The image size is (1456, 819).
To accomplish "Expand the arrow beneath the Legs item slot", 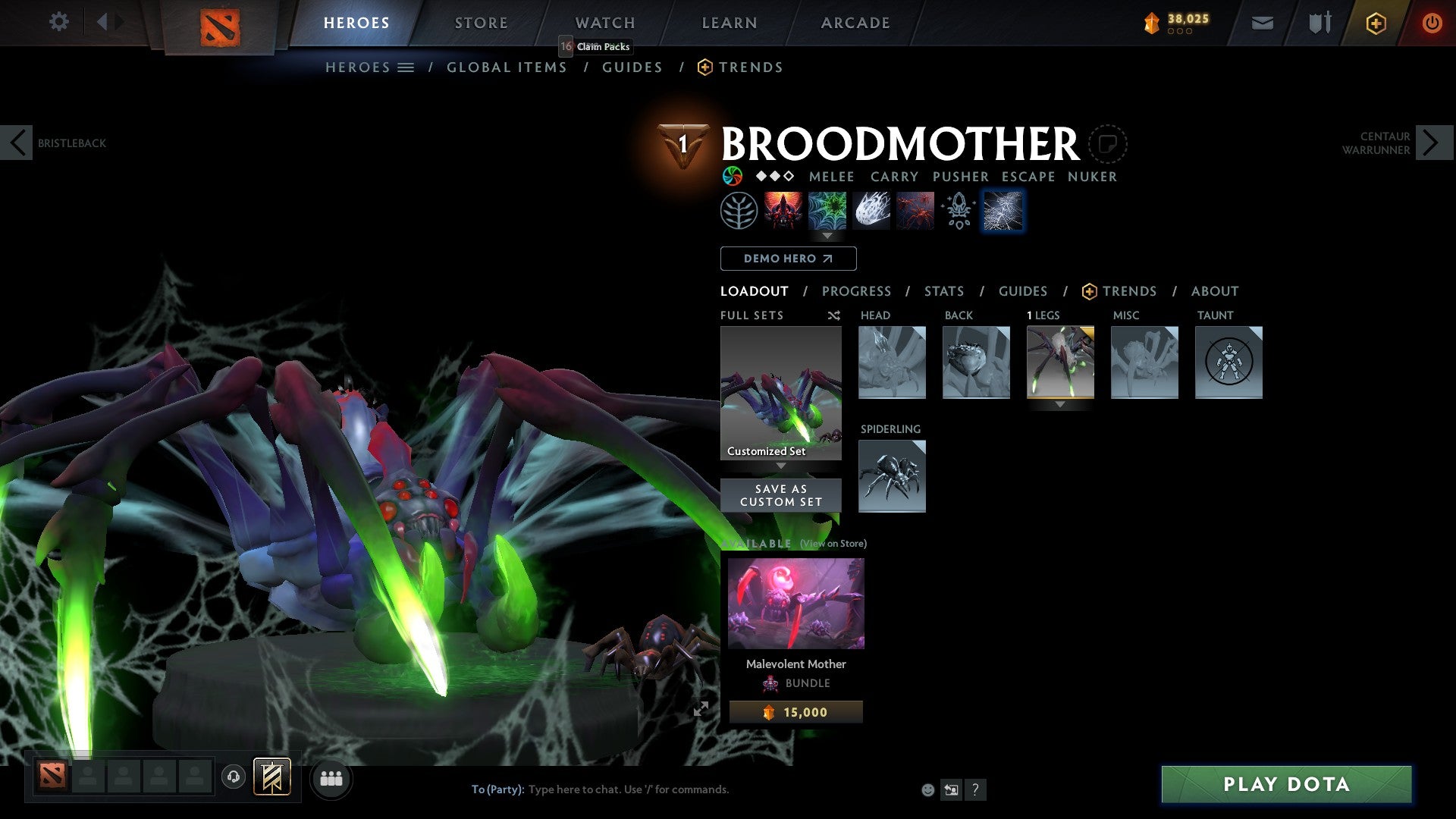I will pos(1060,405).
